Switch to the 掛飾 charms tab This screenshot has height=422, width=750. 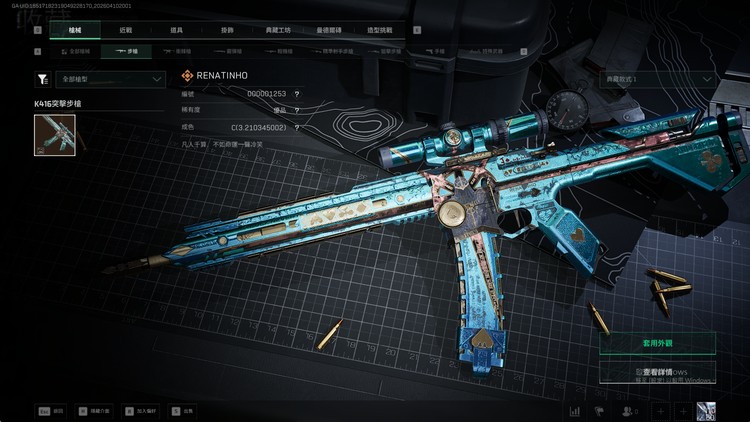point(226,31)
